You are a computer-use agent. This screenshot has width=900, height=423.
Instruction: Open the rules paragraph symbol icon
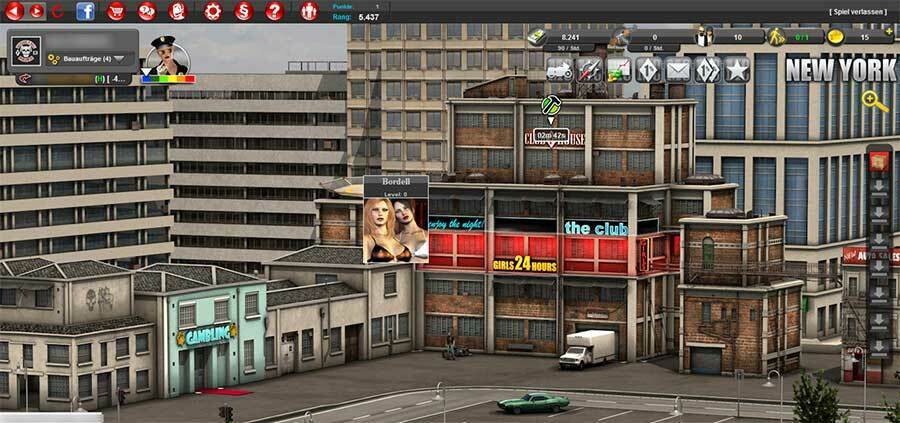(x=243, y=12)
